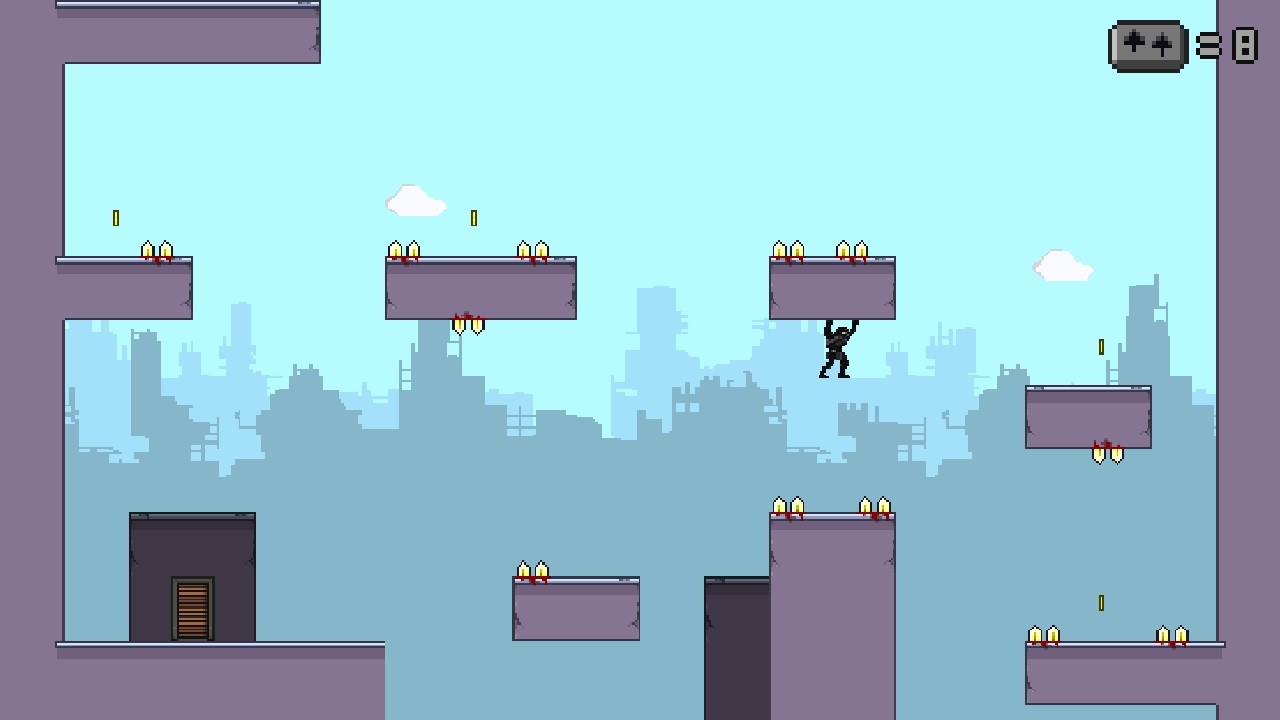Click the spikes on the small center-bottom platform
Viewport: 1280px width, 720px height.
click(x=533, y=570)
